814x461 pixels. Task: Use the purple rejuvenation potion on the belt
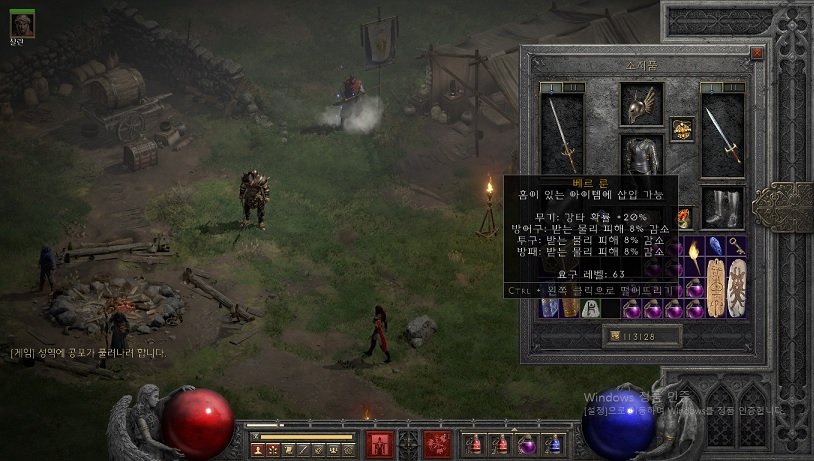tap(528, 444)
